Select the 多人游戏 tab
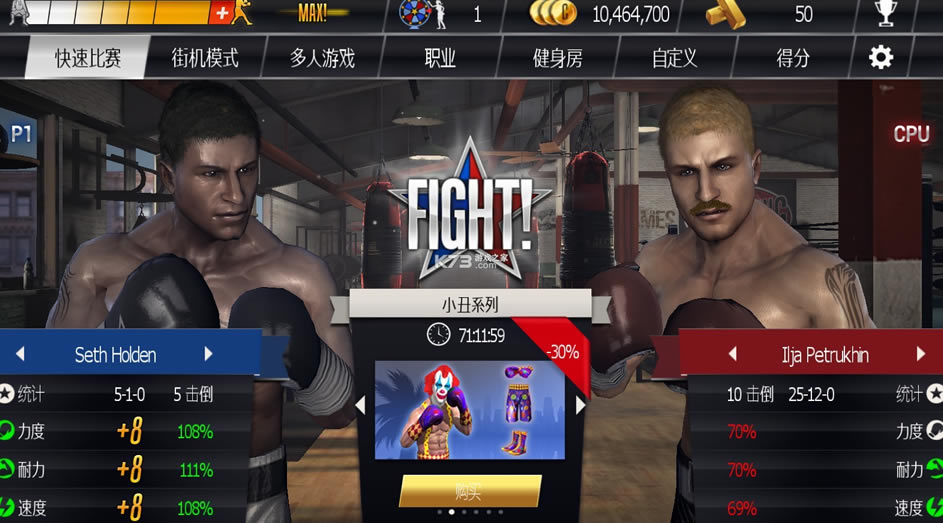This screenshot has height=523, width=943. (x=322, y=58)
